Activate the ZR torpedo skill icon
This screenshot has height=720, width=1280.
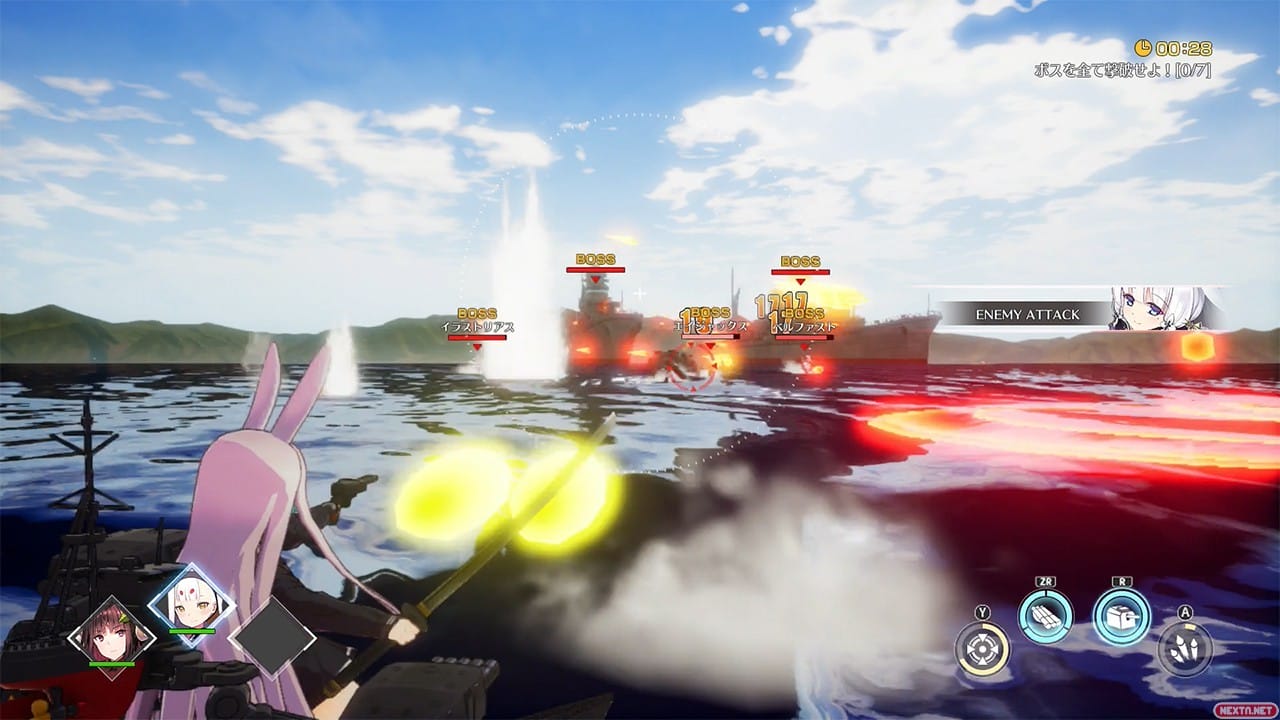(1045, 619)
